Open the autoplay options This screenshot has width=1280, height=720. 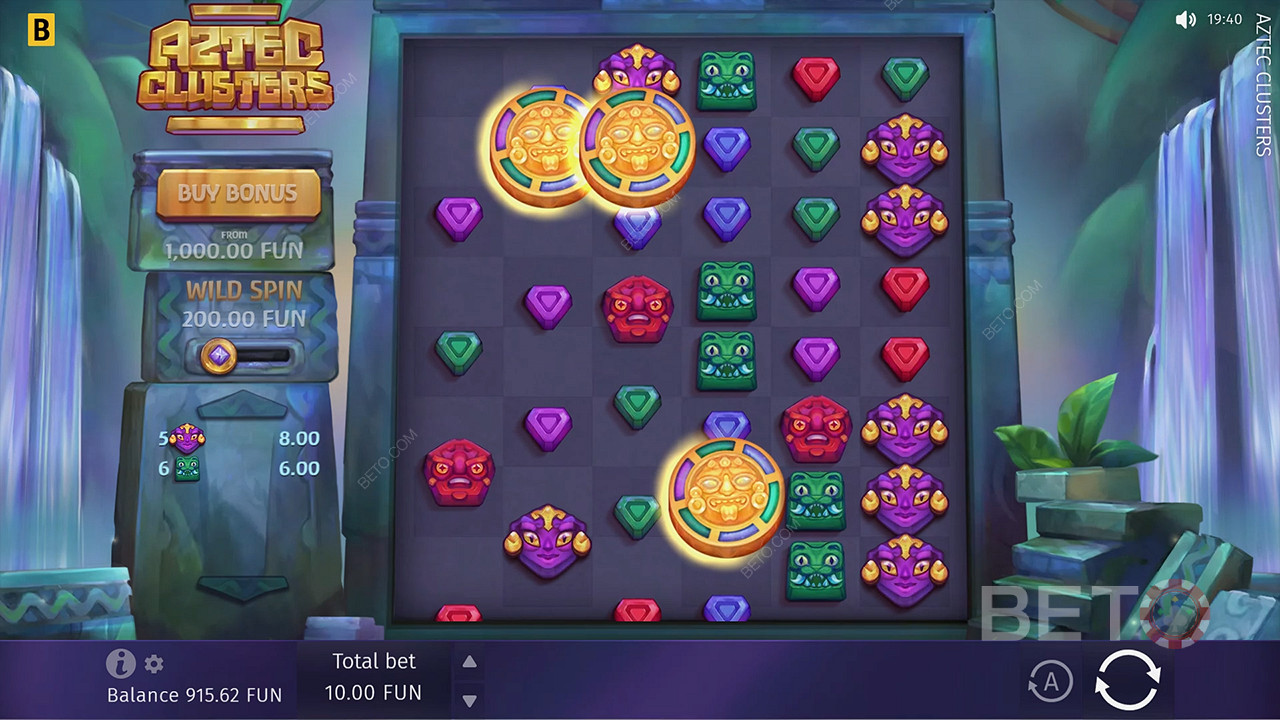1049,682
